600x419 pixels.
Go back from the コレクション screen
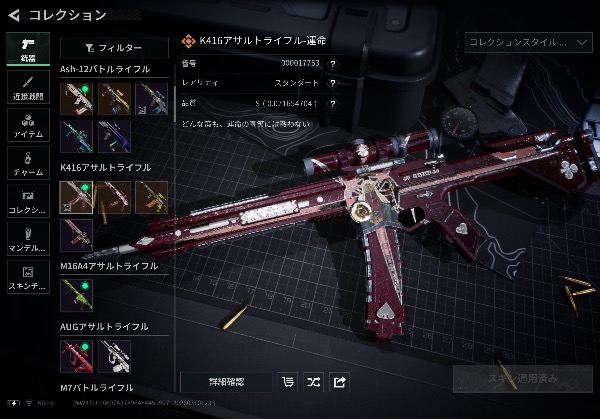tap(13, 14)
